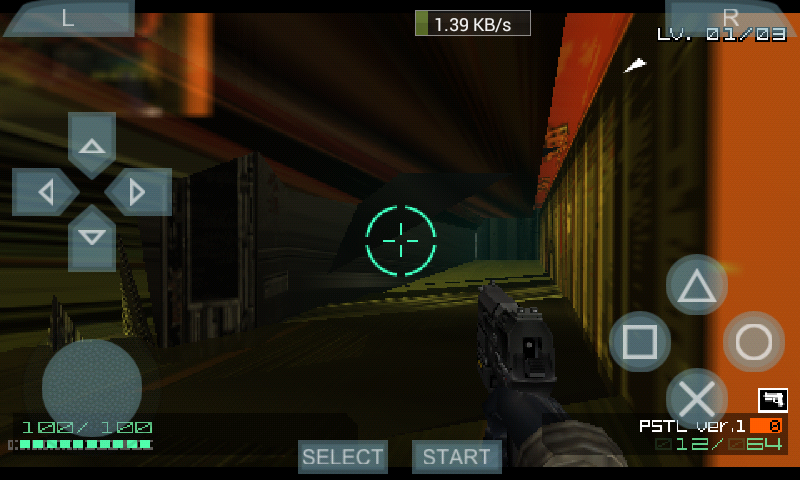Tap the D-pad right arrow
This screenshot has width=800, height=480.
(x=140, y=191)
